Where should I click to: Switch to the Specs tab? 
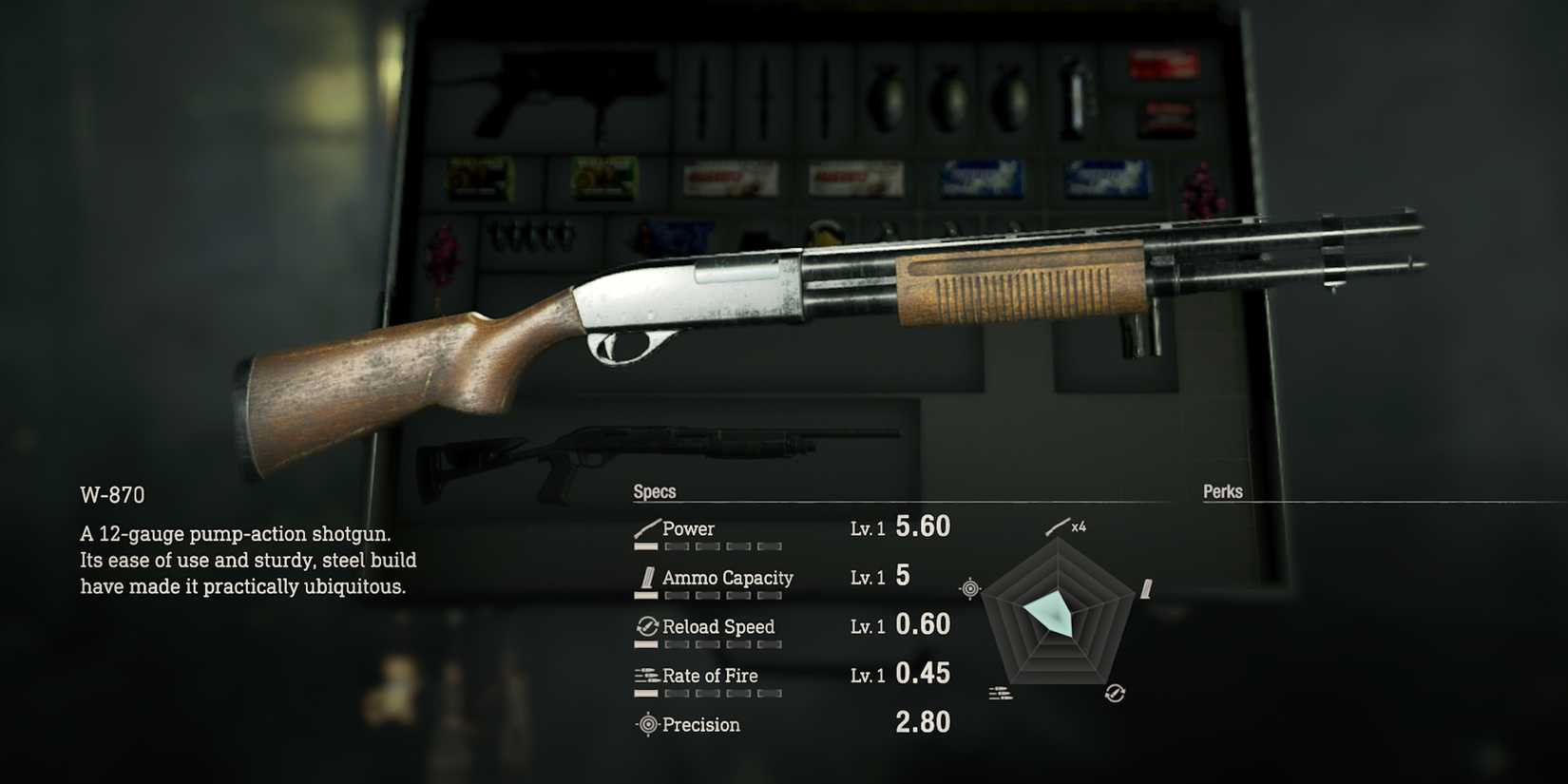point(654,491)
